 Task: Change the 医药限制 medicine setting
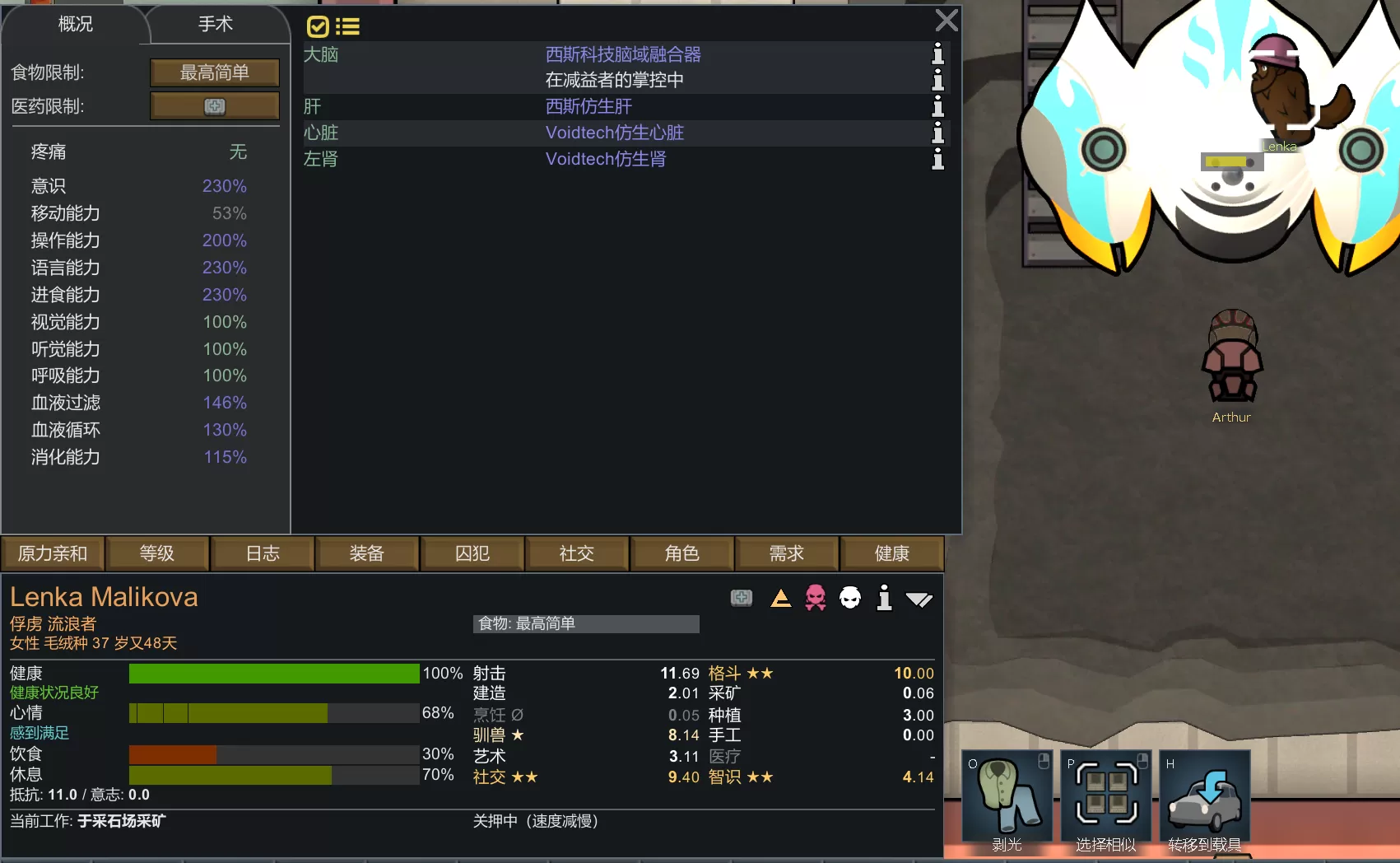[214, 106]
